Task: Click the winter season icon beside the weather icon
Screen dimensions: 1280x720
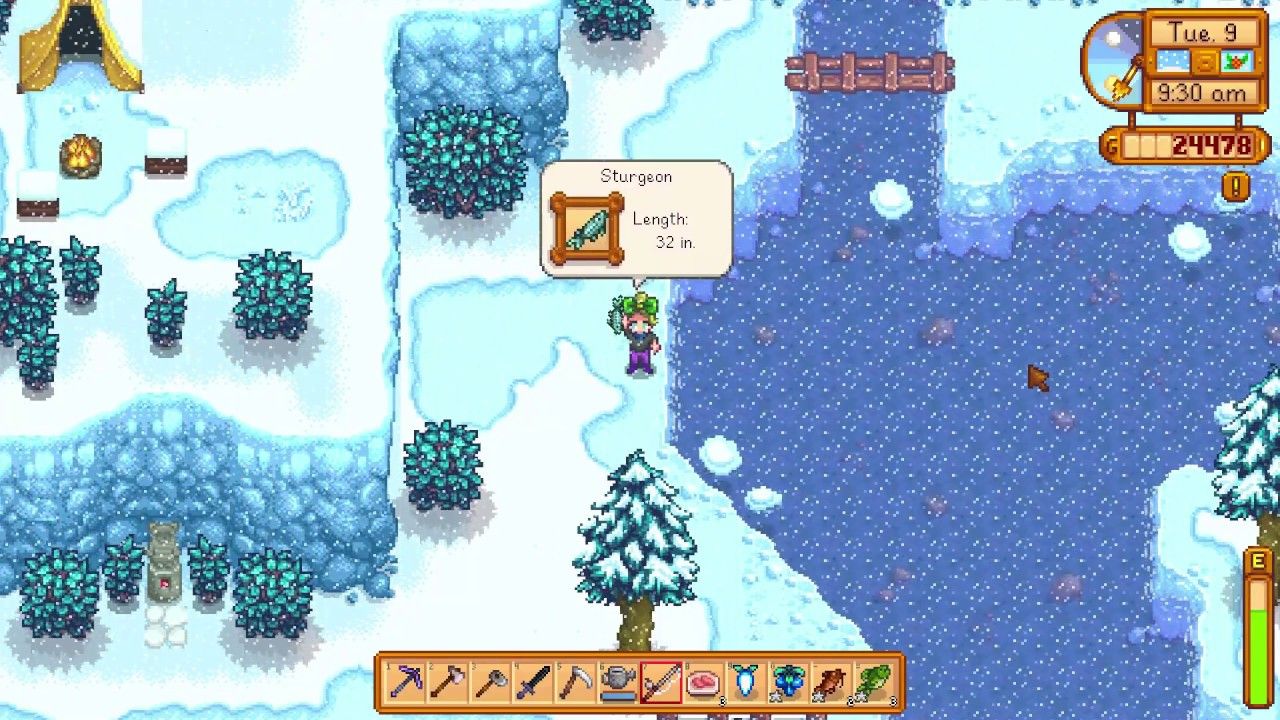Action: pos(1237,62)
